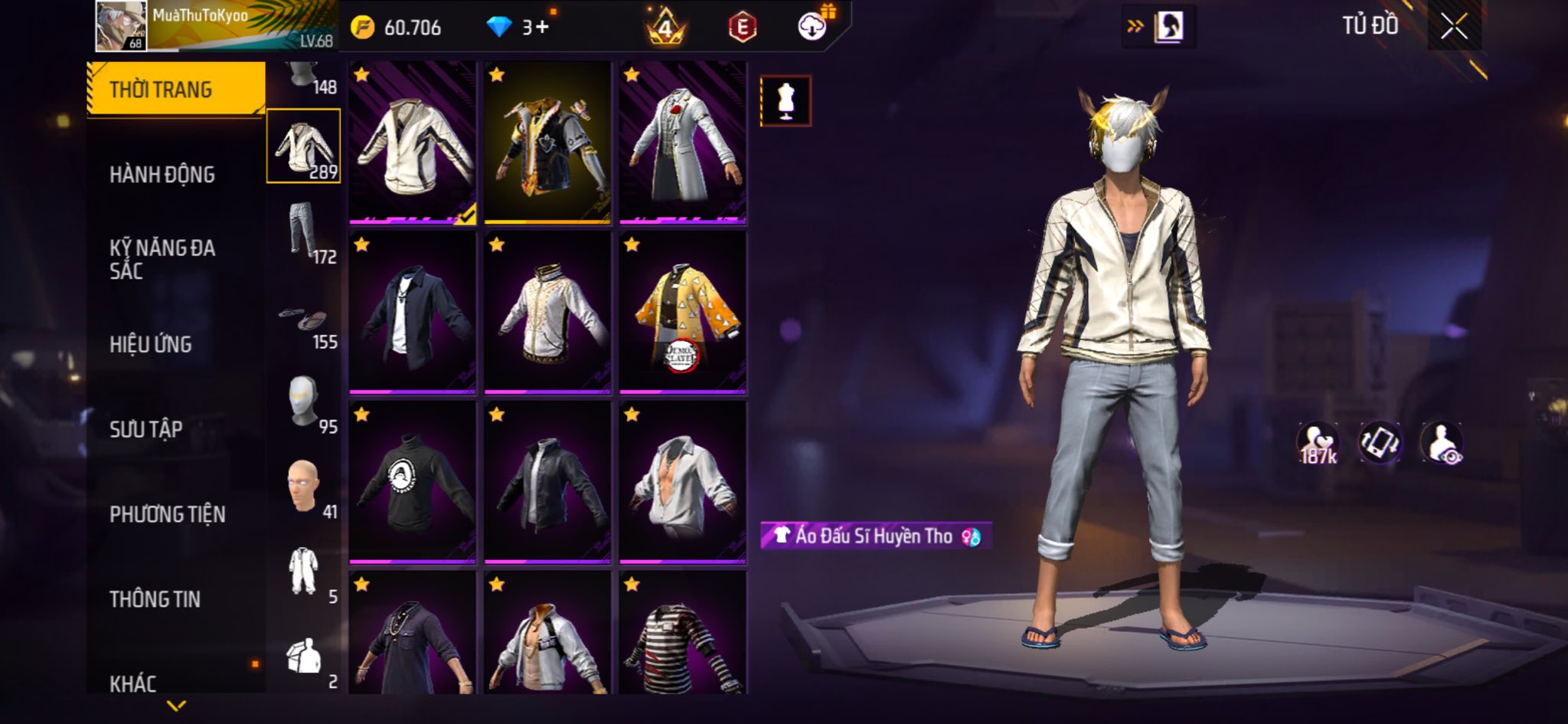
Task: Show the Phương Tiện tab
Action: click(x=168, y=514)
